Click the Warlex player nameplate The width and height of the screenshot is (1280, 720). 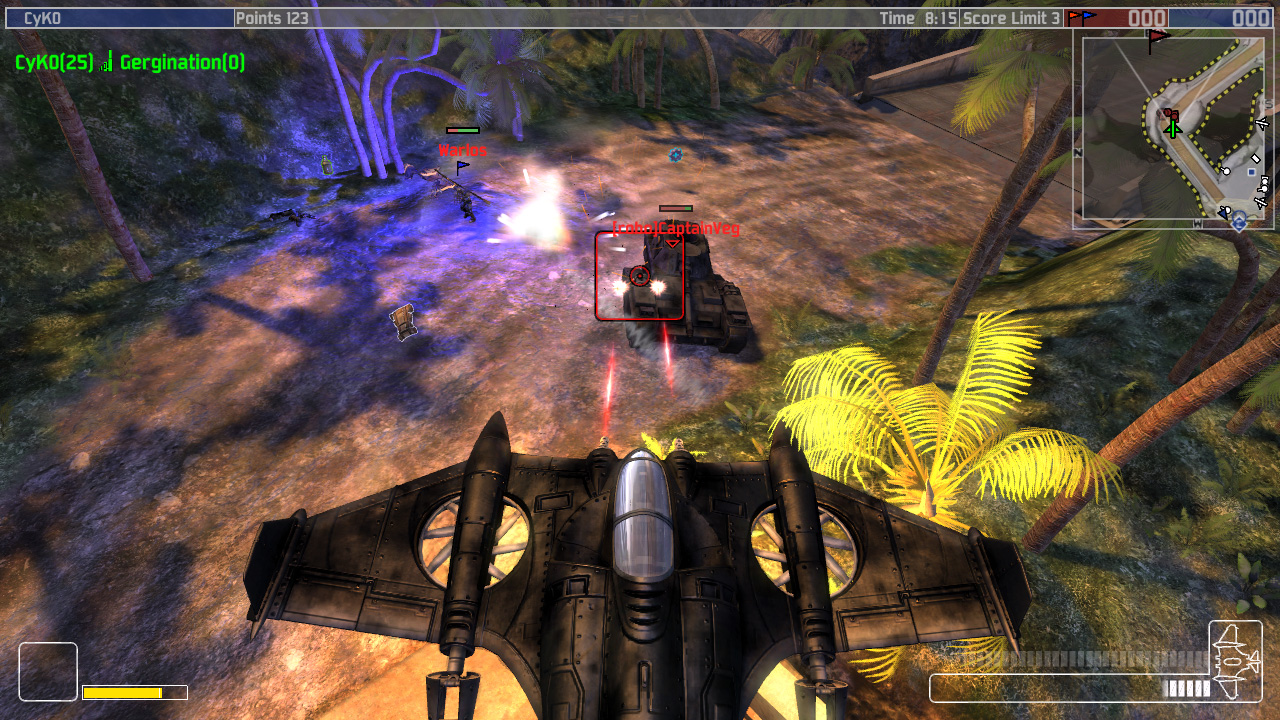point(461,148)
